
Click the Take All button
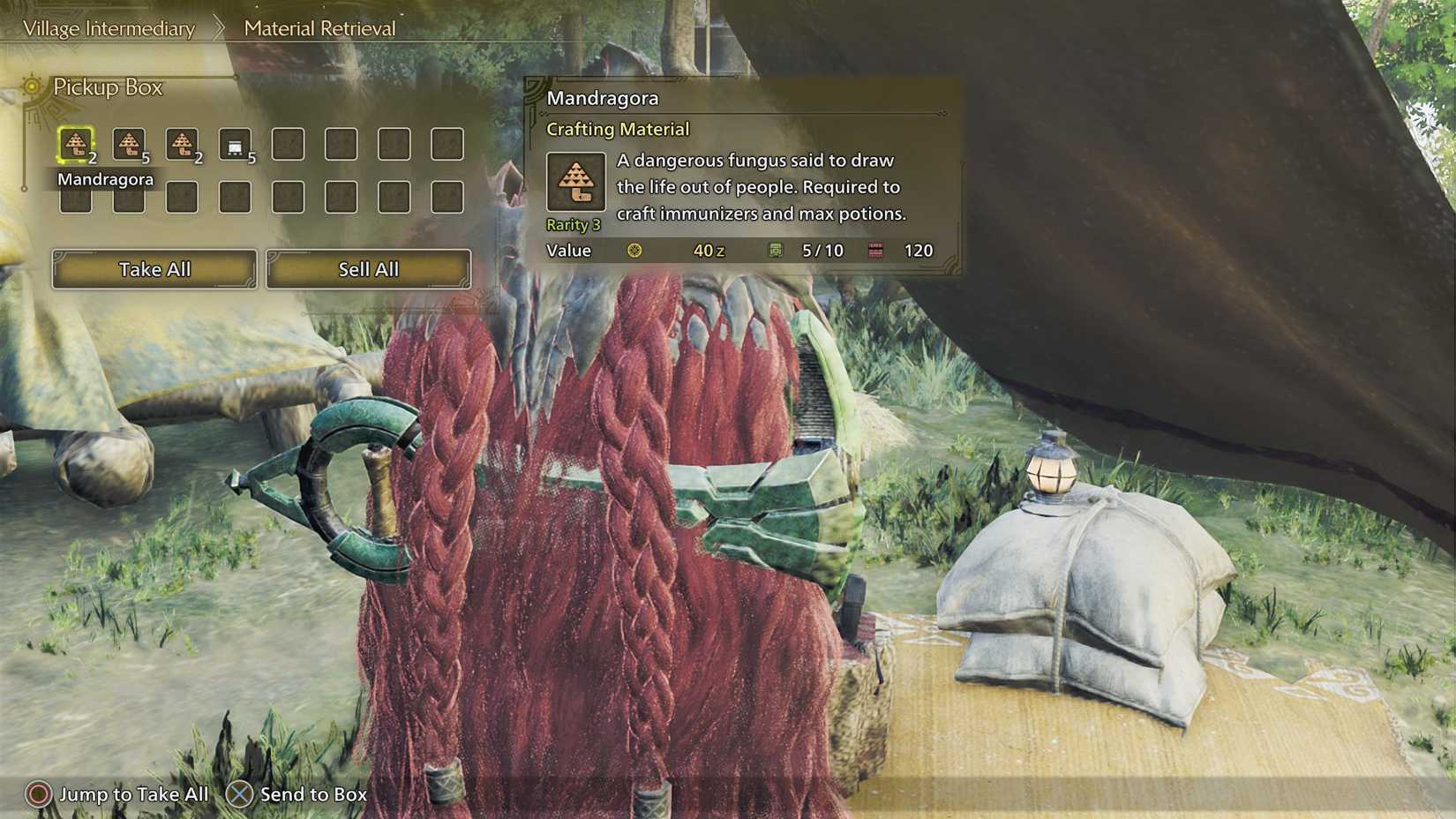click(153, 269)
